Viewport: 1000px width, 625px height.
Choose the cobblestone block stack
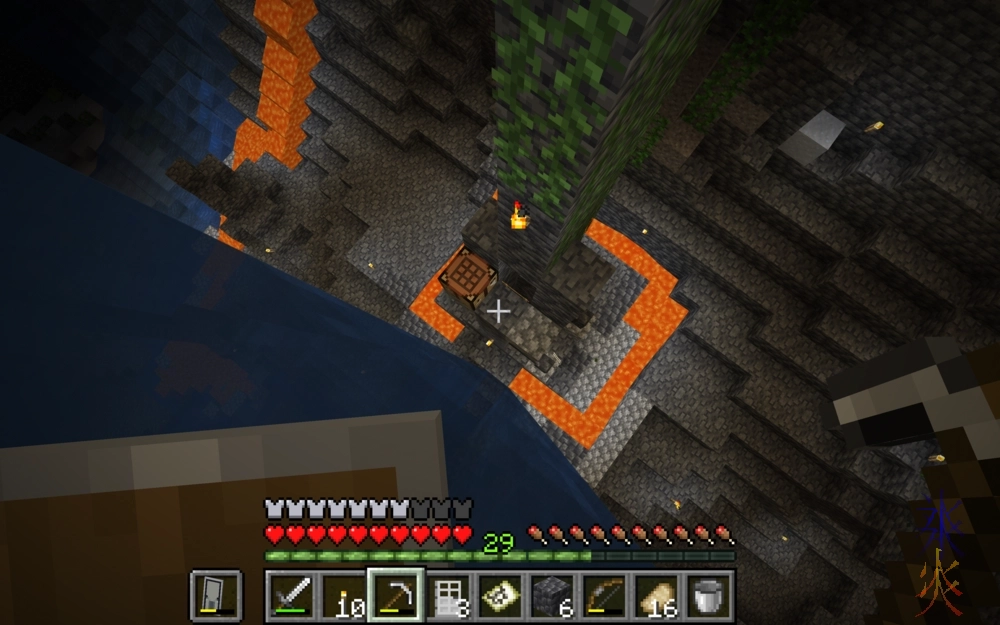click(552, 596)
